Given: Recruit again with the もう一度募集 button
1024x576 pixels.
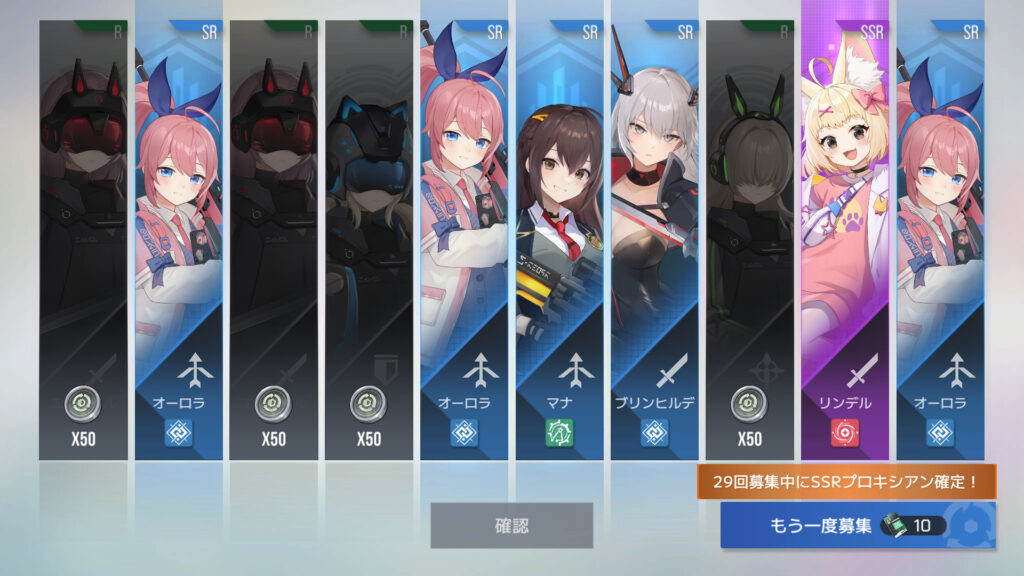Looking at the screenshot, I should [x=858, y=525].
